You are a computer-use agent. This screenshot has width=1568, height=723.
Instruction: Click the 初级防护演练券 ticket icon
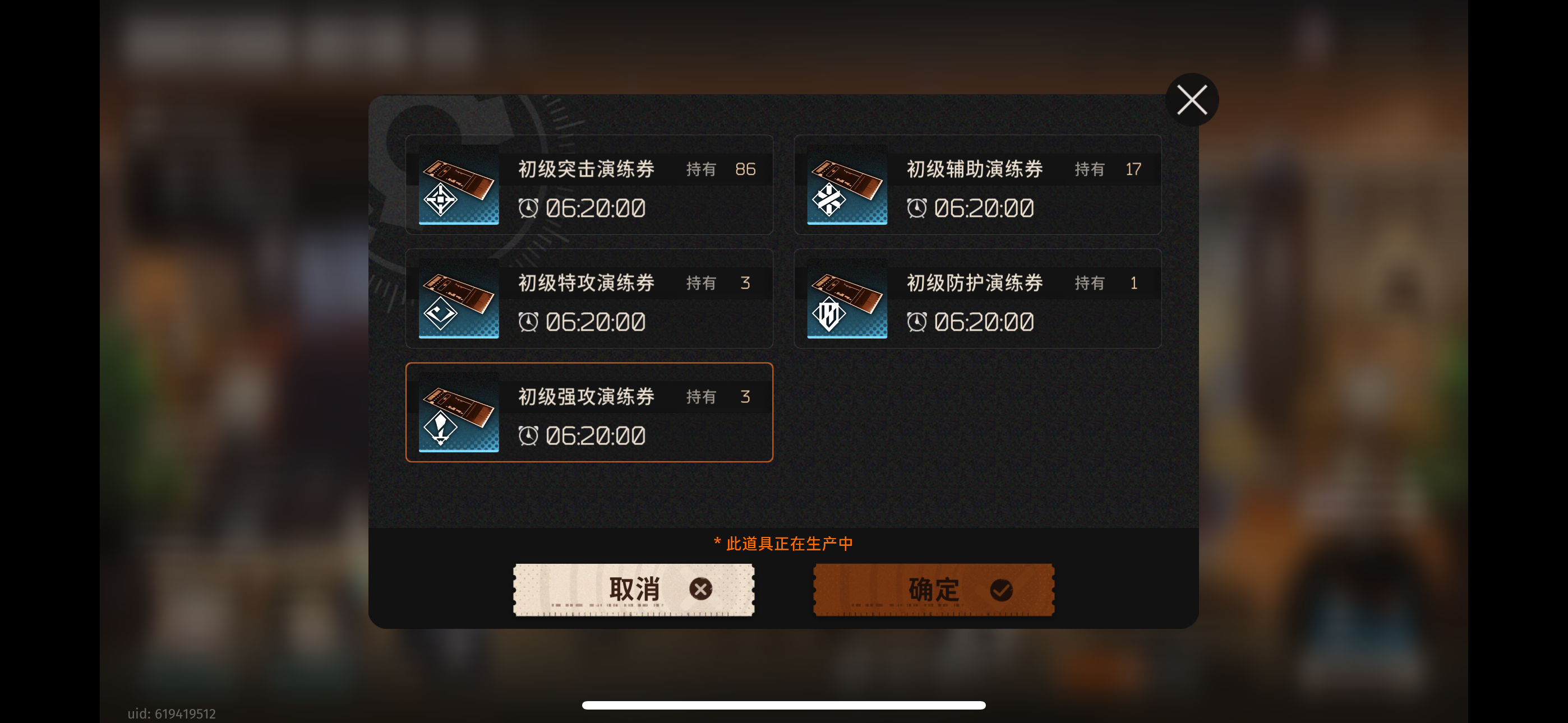point(847,299)
